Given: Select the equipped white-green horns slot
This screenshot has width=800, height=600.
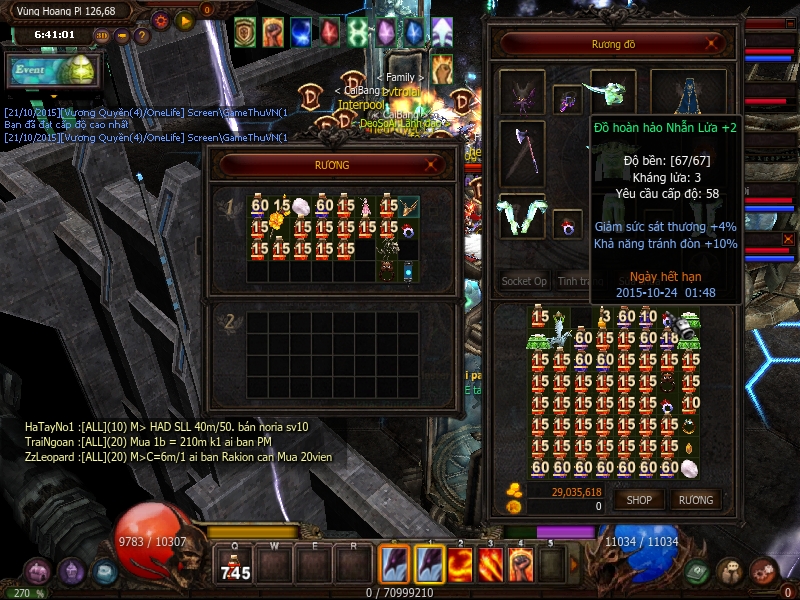Looking at the screenshot, I should [x=522, y=215].
